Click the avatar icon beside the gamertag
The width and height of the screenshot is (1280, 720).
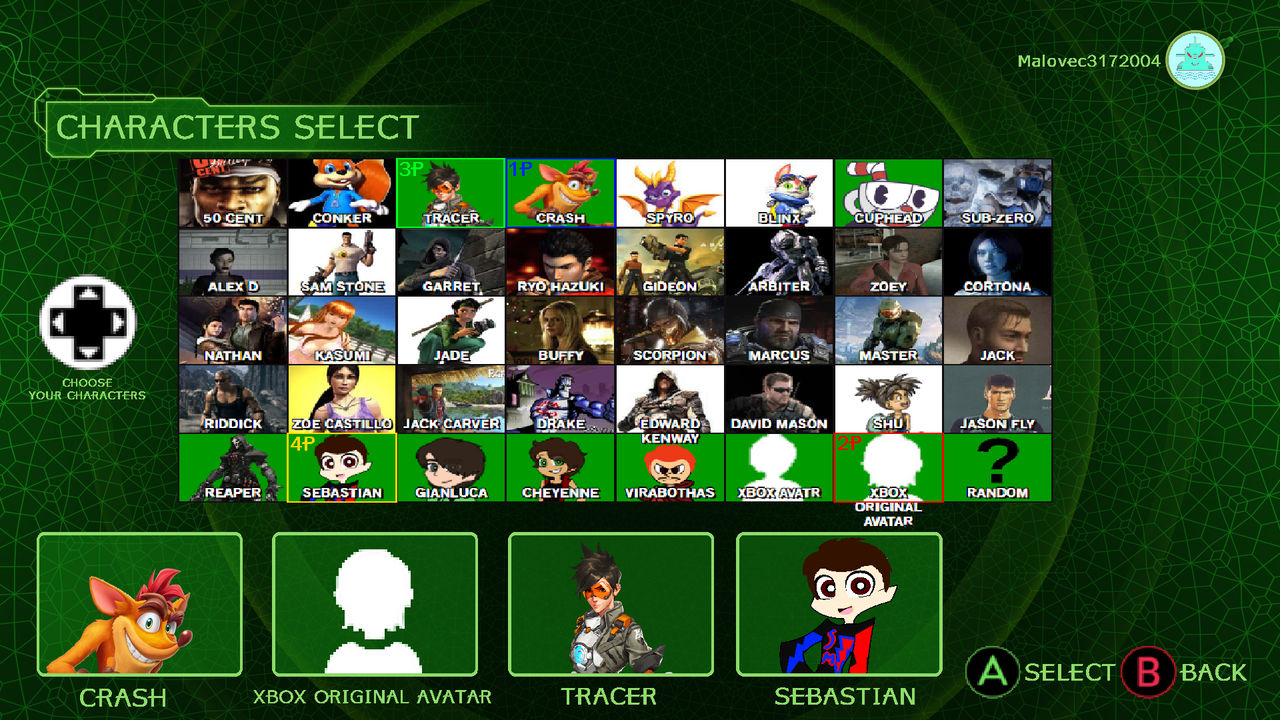[x=1194, y=60]
